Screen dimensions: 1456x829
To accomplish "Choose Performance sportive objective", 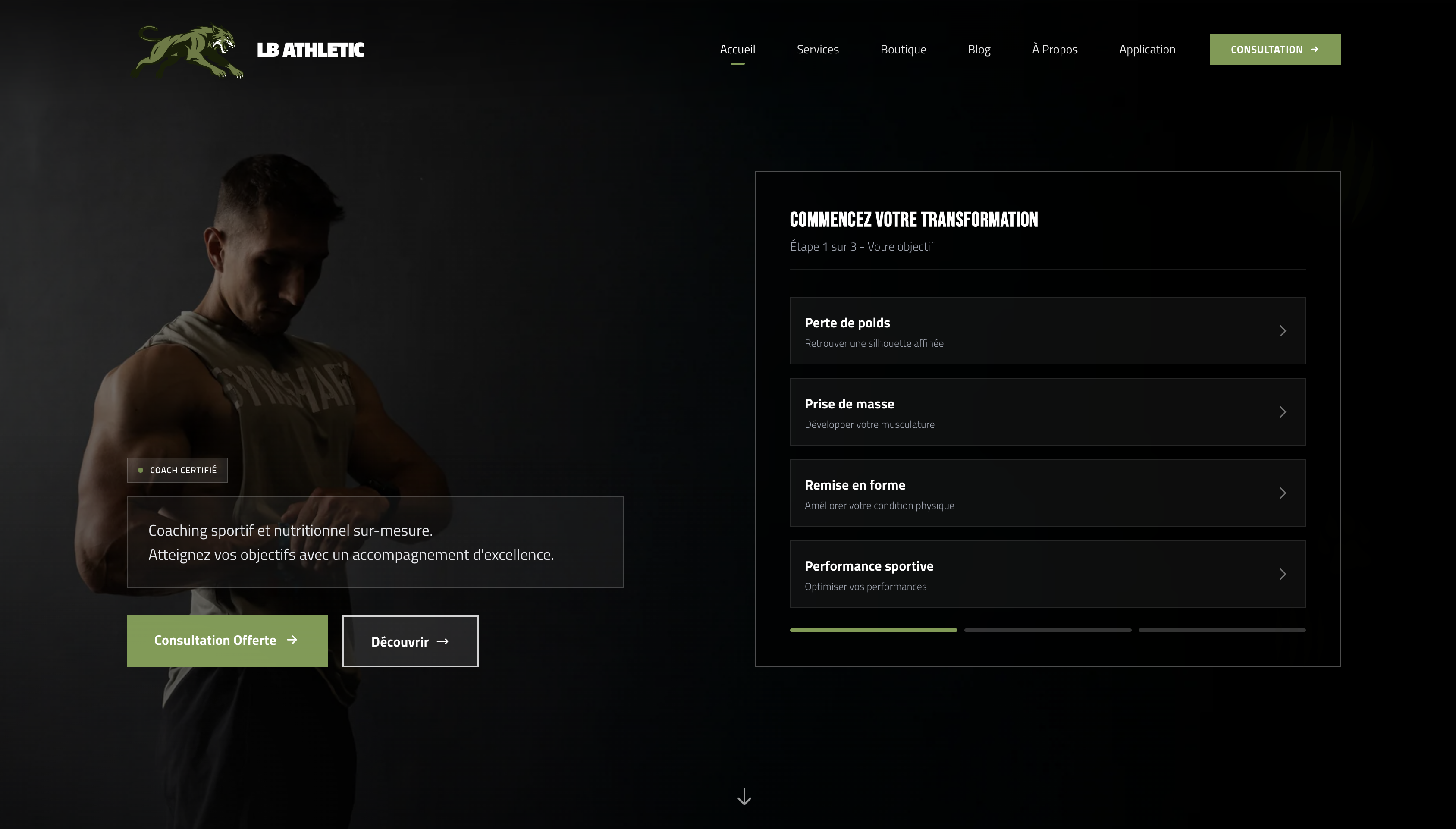I will pyautogui.click(x=1047, y=574).
